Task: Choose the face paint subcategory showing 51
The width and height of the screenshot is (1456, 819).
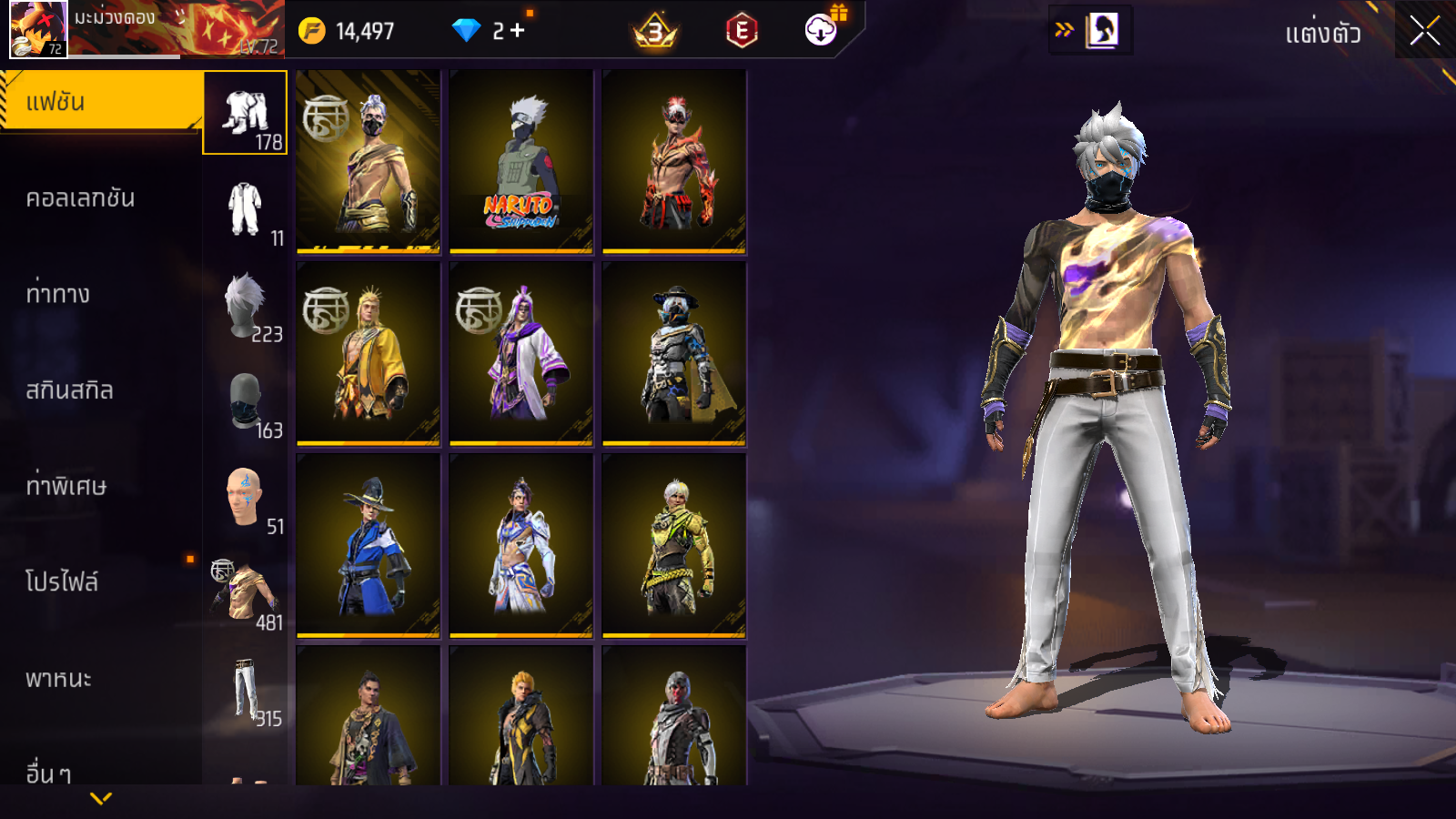Action: (245, 499)
